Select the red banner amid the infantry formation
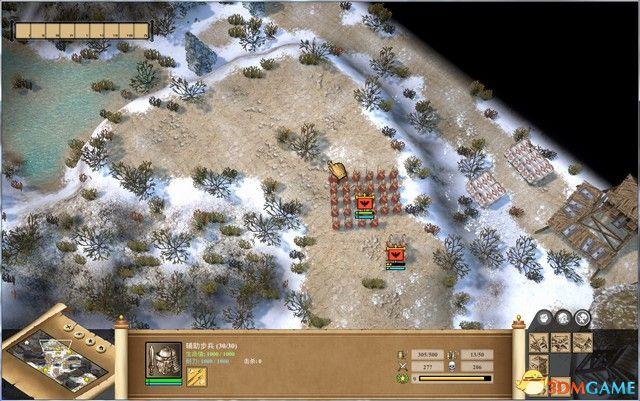Image resolution: width=640 pixels, height=401 pixels. pos(365,203)
